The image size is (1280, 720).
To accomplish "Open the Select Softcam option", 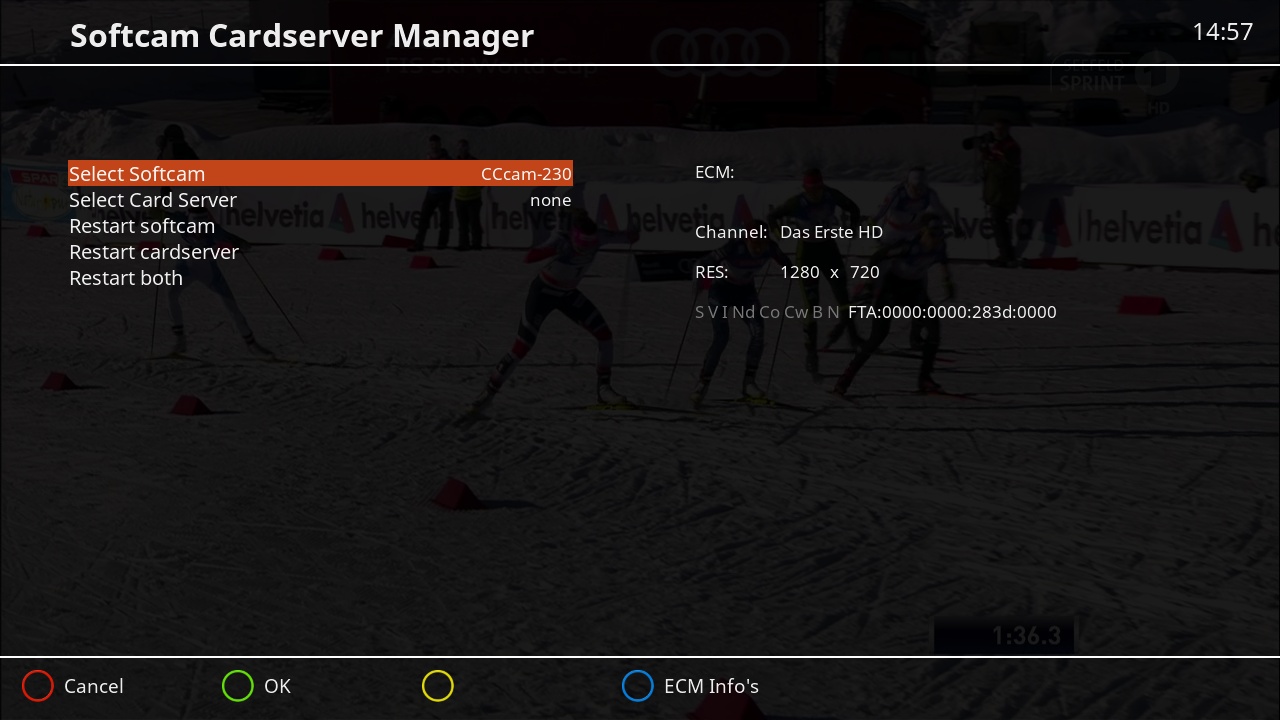I will click(x=137, y=173).
